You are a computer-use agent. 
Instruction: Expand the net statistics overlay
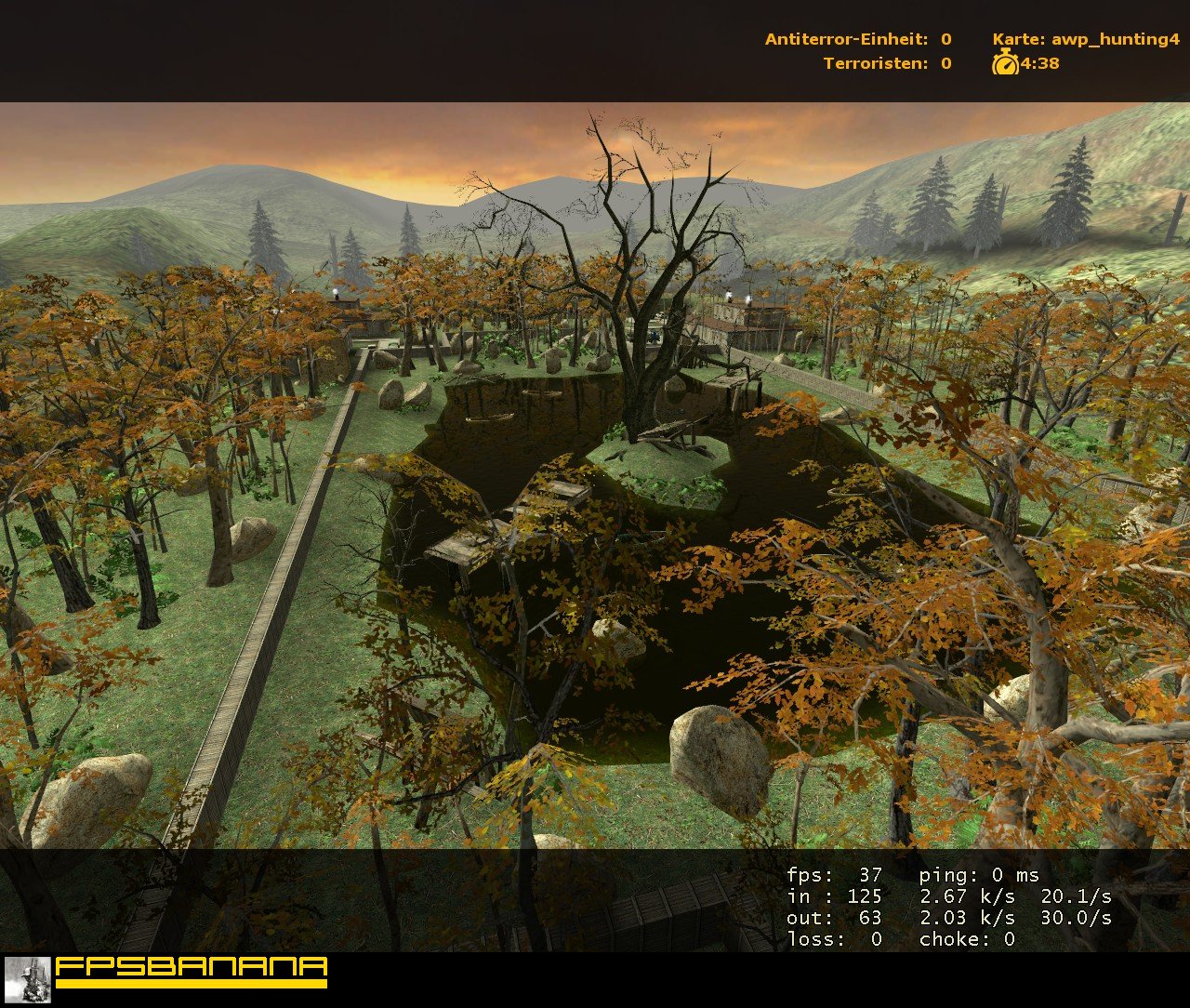(x=948, y=907)
